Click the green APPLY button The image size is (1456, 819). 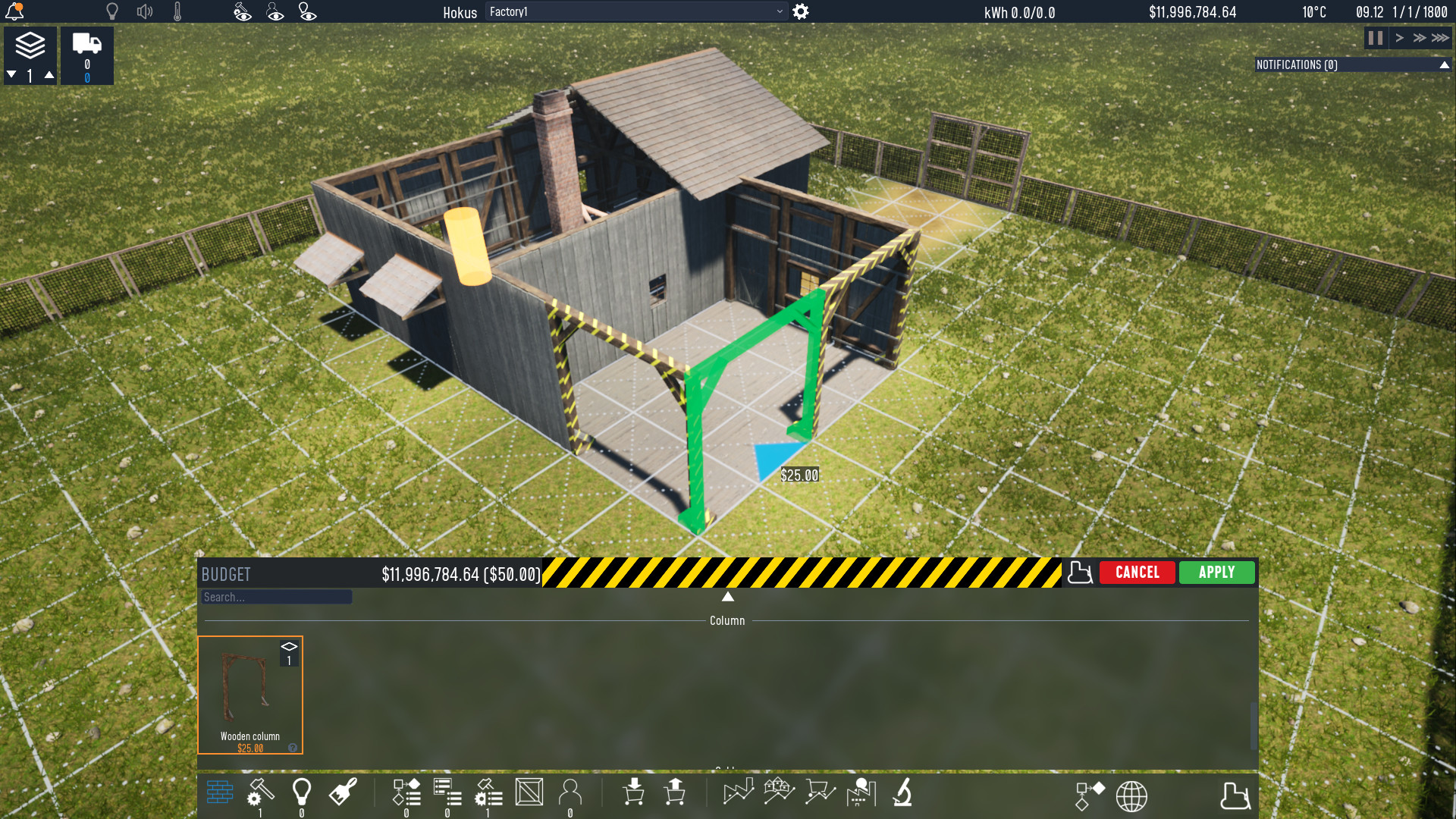[1216, 573]
